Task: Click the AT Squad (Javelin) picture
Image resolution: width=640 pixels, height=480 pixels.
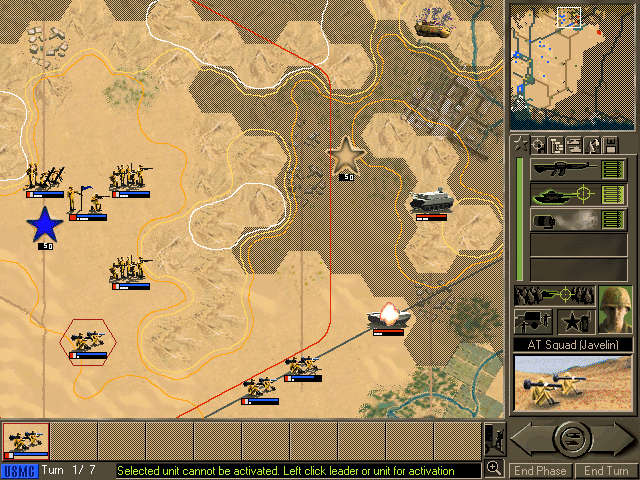Action: 572,384
